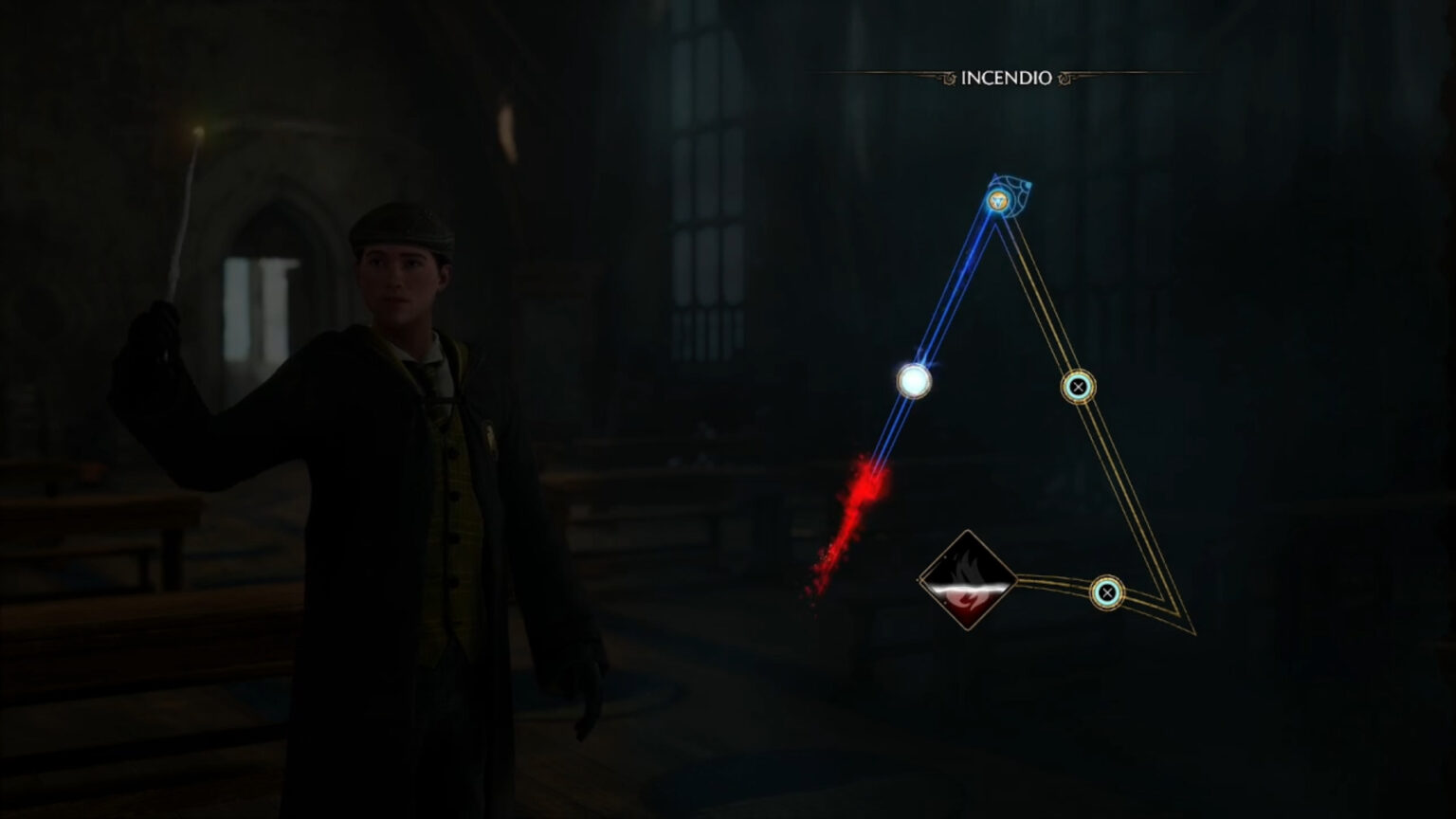
Task: Select the glowing white checkpoint node
Action: [x=916, y=383]
